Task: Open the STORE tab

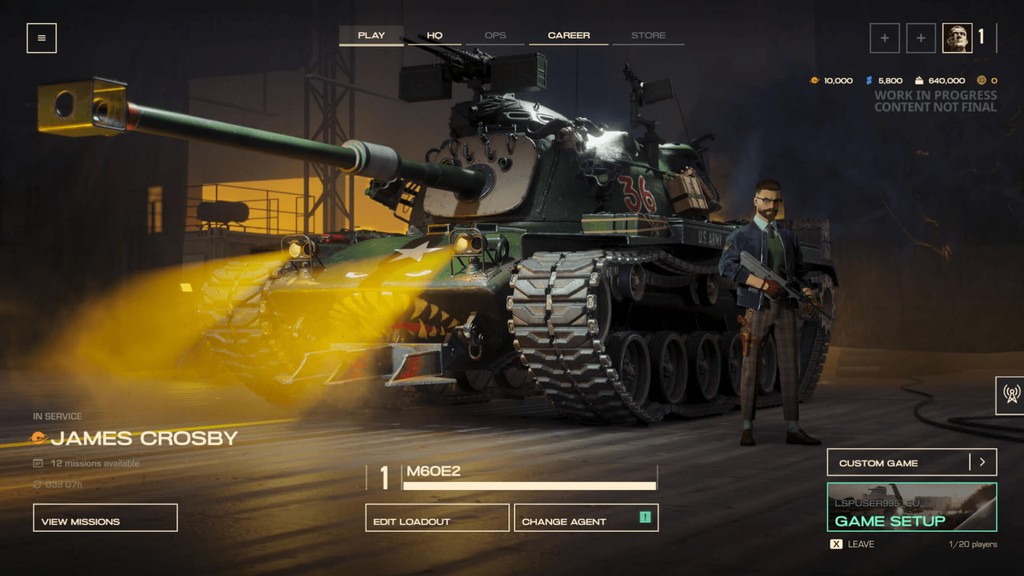Action: coord(648,35)
